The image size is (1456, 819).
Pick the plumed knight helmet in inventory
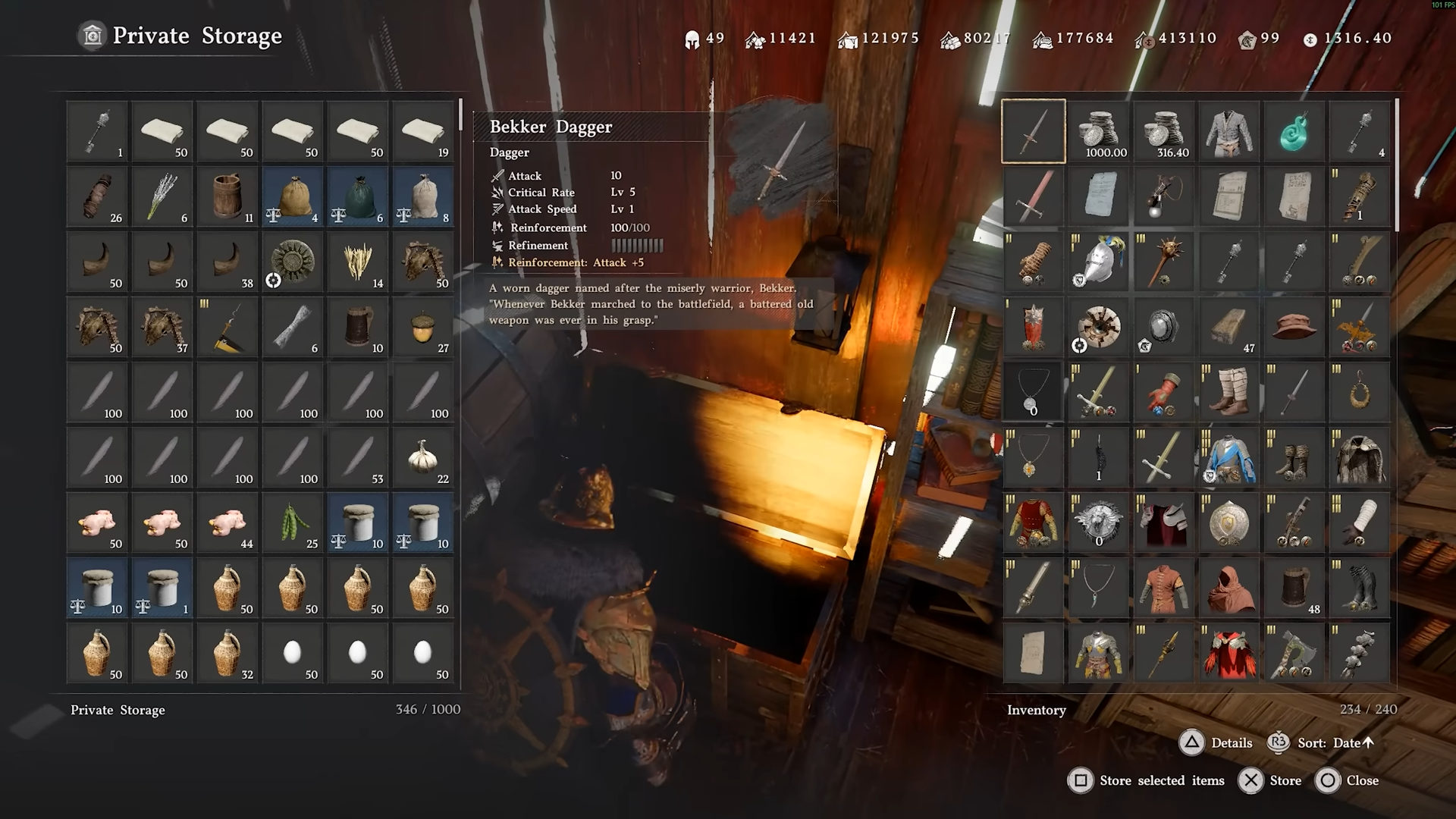tap(1098, 262)
